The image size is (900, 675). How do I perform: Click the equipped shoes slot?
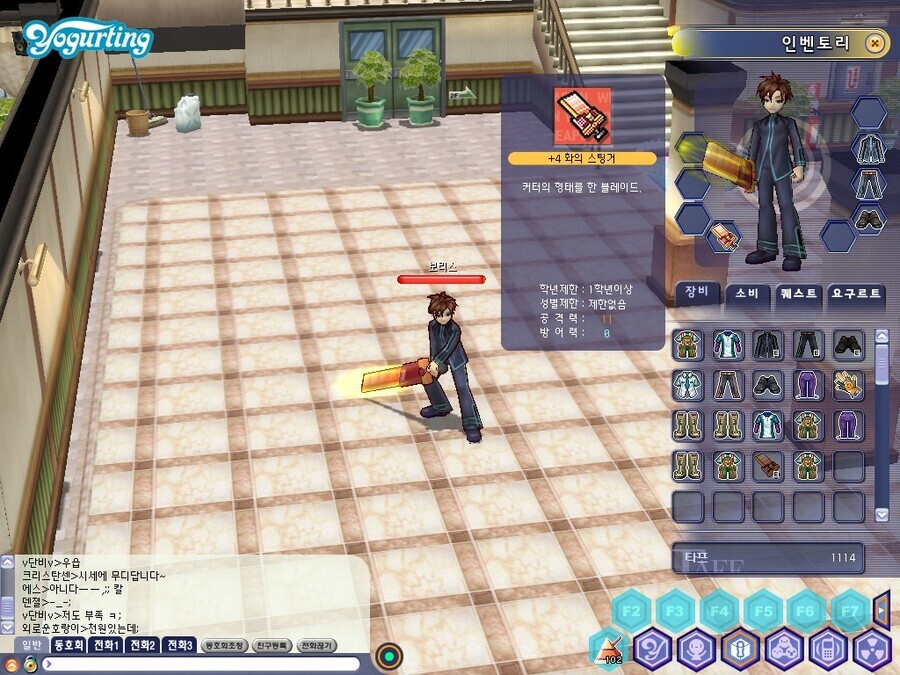[x=868, y=216]
